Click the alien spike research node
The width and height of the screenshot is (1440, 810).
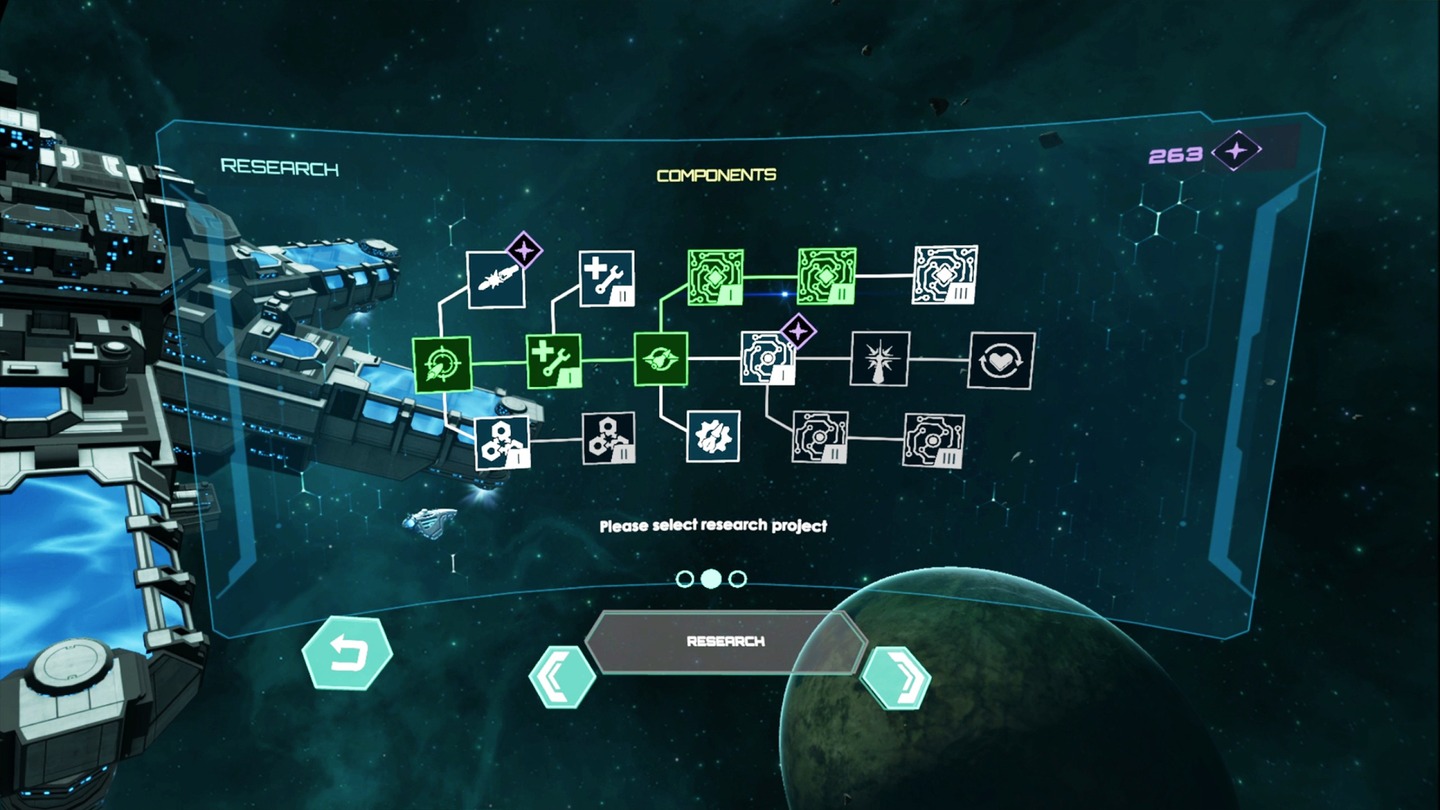pyautogui.click(x=877, y=360)
